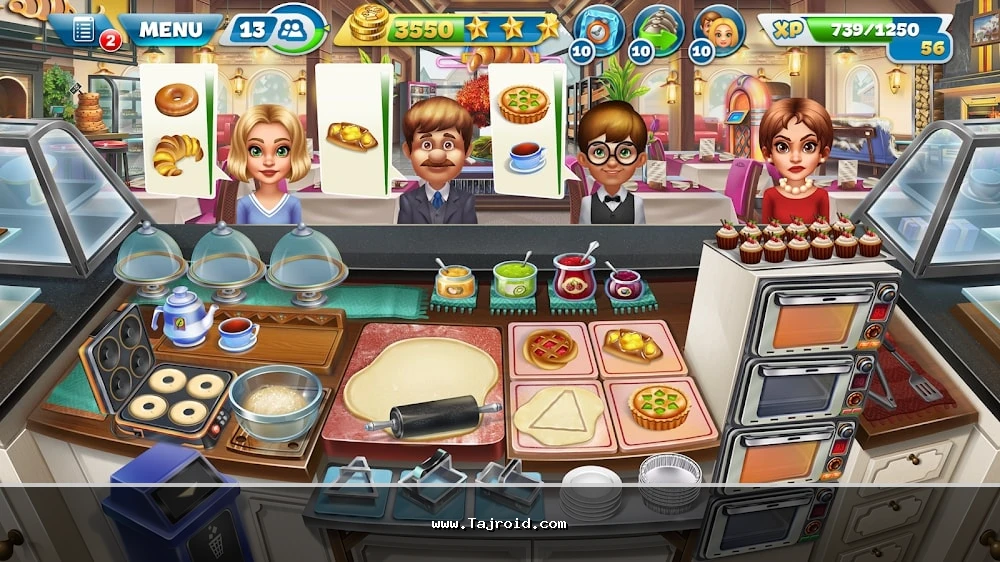Activate the stopwatch booster
1000x562 pixels.
click(599, 29)
